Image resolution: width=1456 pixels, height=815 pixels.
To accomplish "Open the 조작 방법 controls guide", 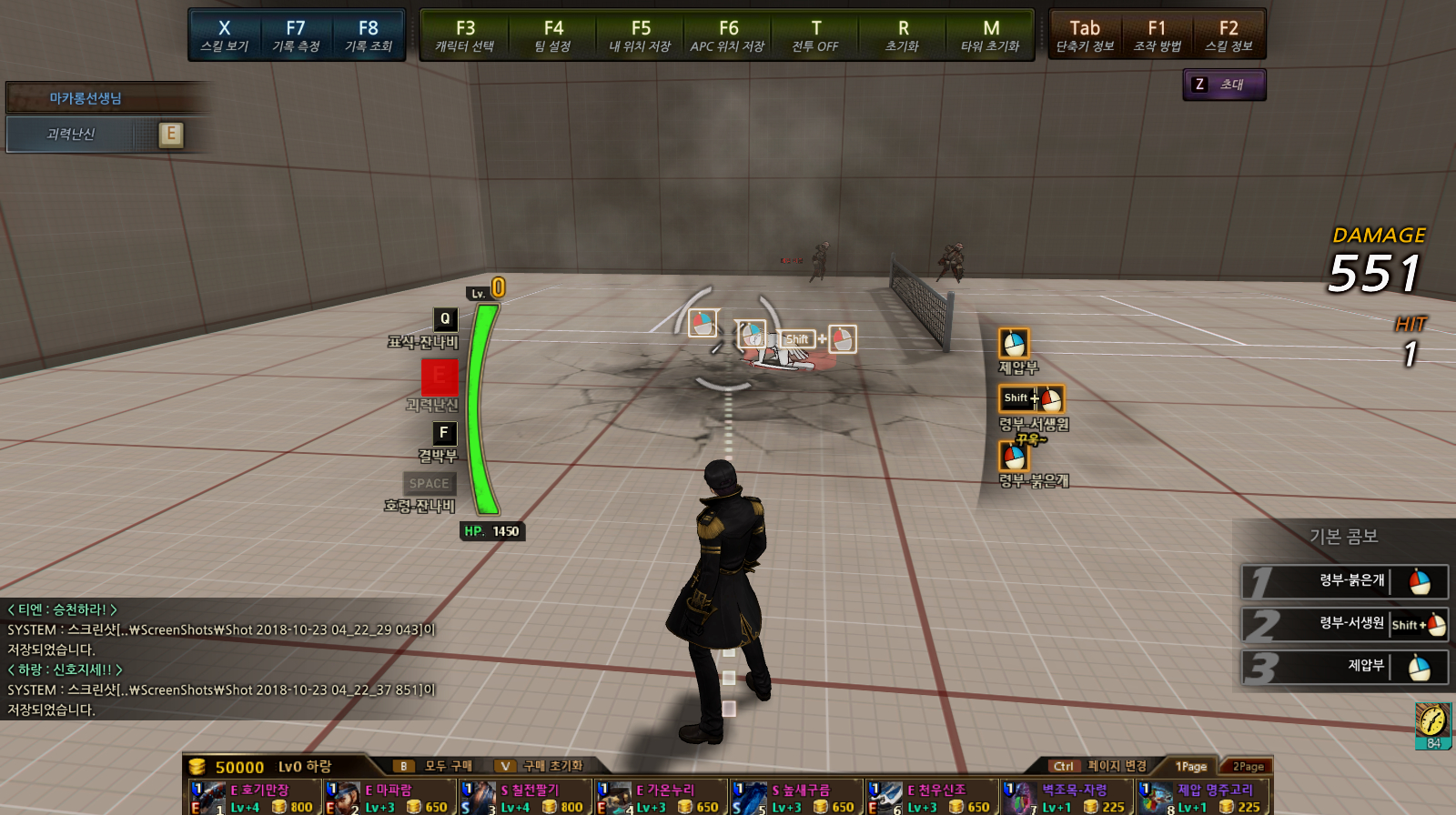I will point(1157,35).
